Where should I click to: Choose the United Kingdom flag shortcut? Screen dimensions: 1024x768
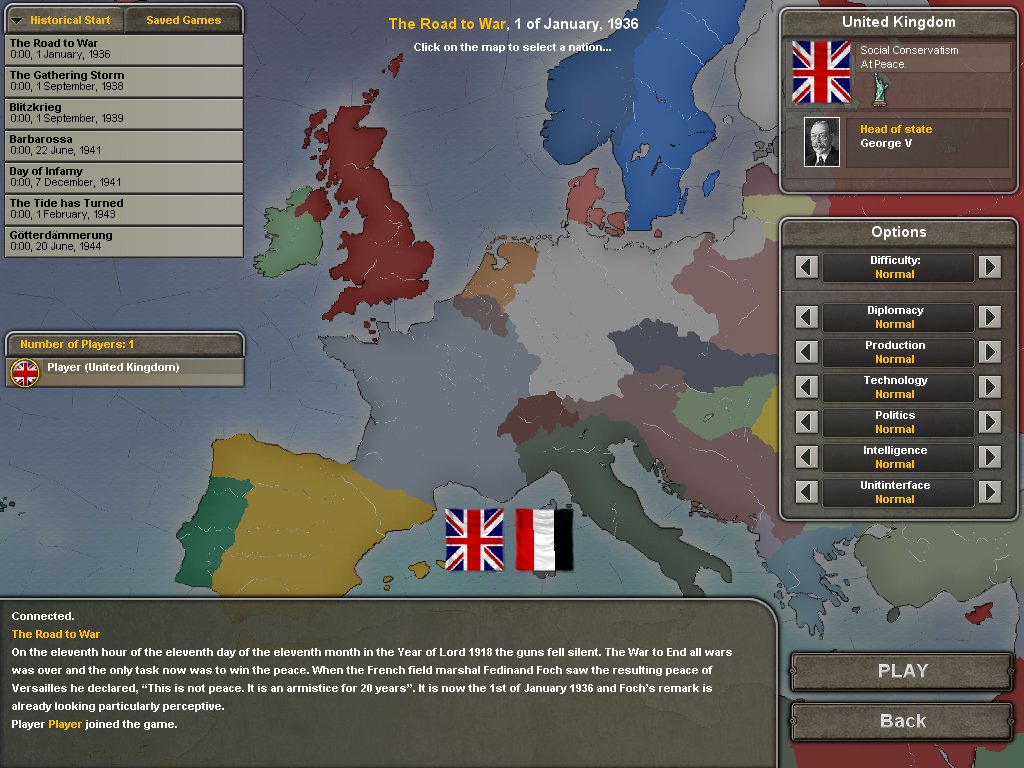click(475, 540)
